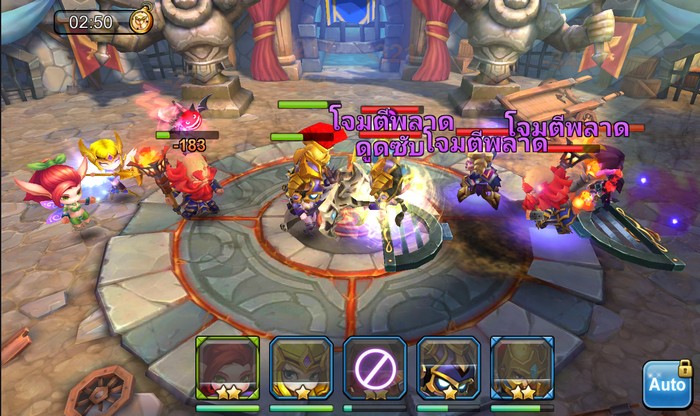The height and width of the screenshot is (416, 700).
Task: Choose the gold-armored knight hero portrait
Action: coord(522,368)
